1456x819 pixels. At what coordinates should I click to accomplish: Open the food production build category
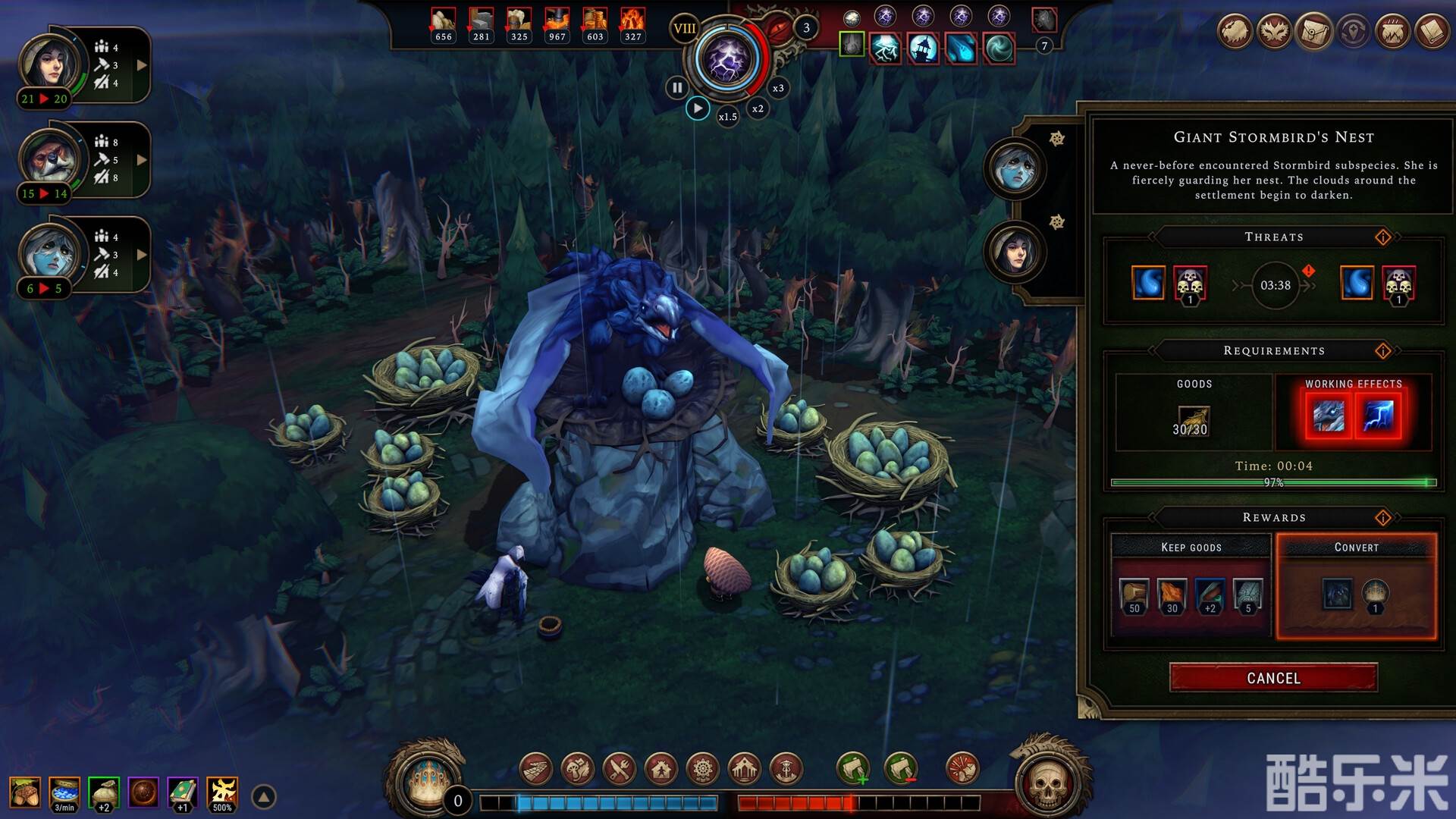(578, 770)
